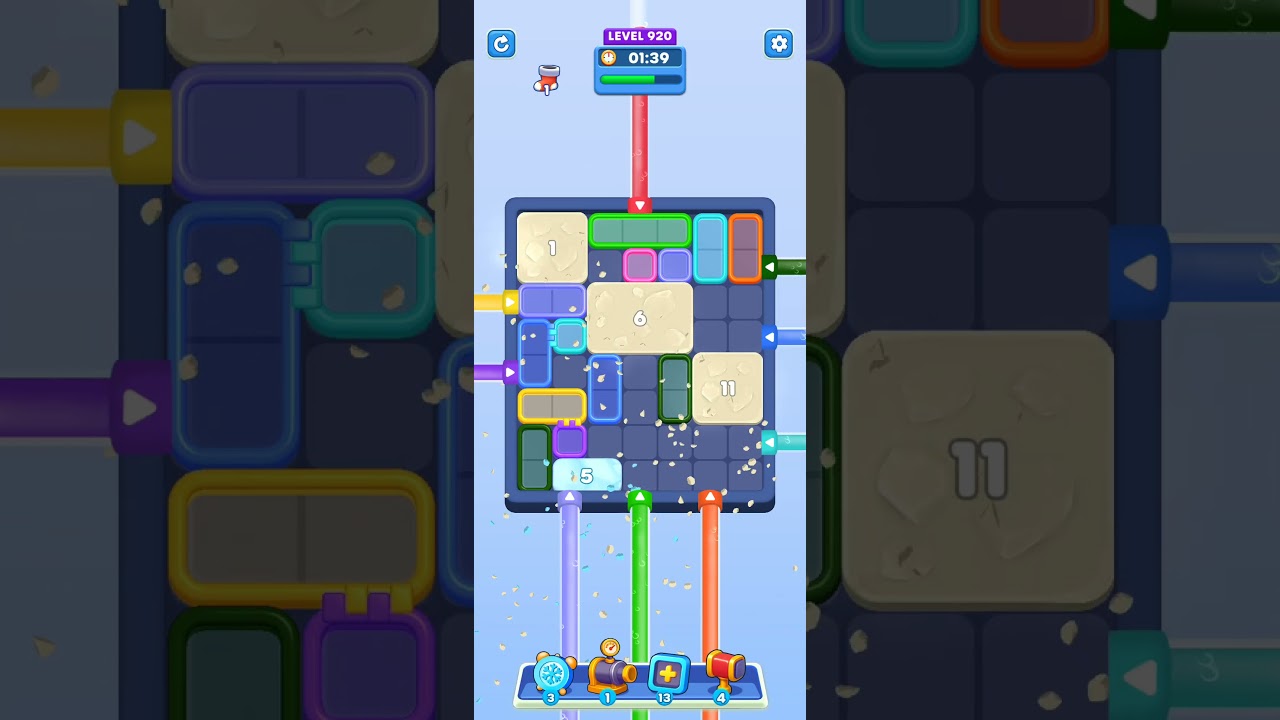
Task: Tap the green arrow pipe on the right
Action: 772,266
